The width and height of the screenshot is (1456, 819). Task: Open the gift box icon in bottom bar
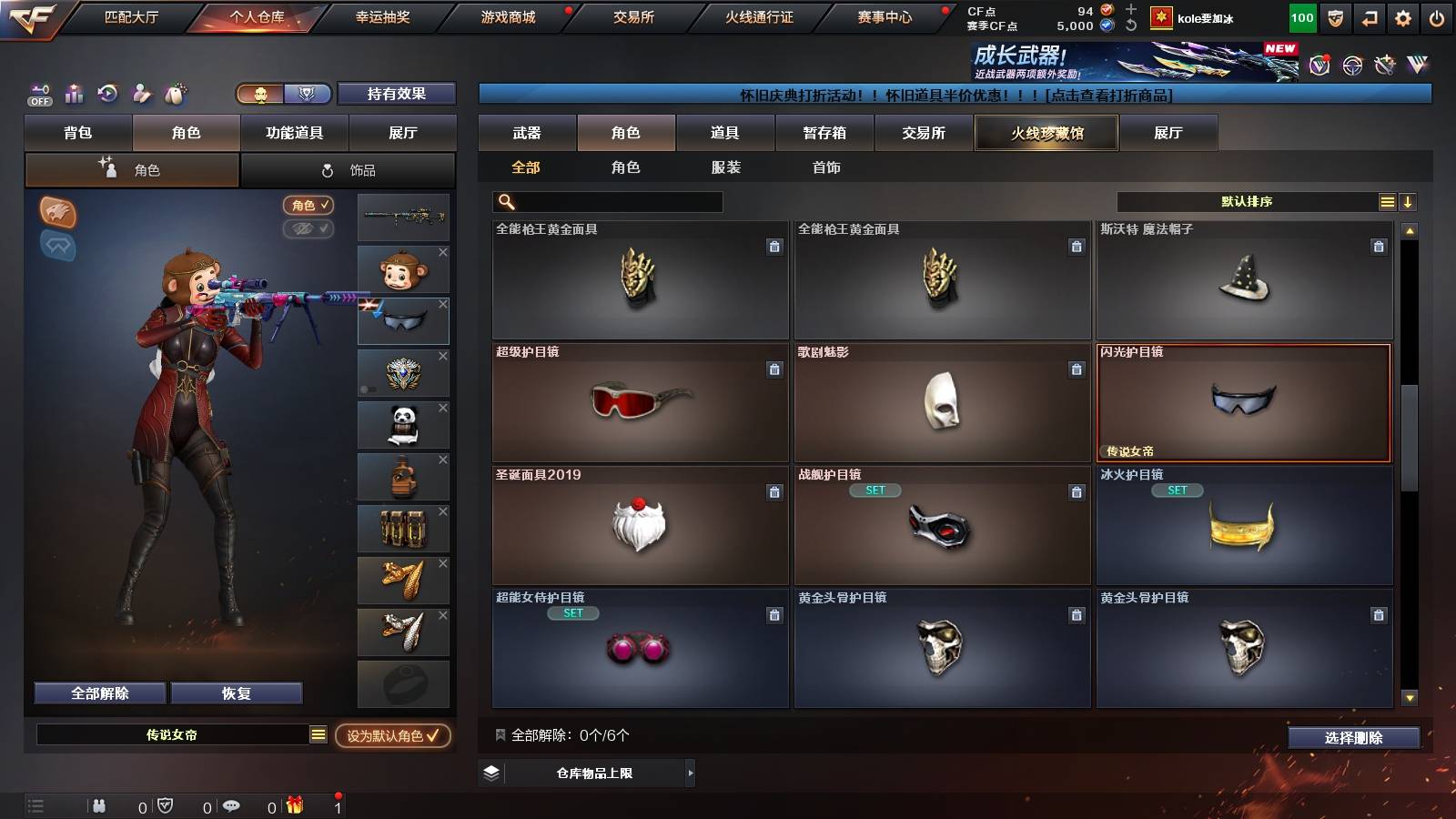click(294, 805)
